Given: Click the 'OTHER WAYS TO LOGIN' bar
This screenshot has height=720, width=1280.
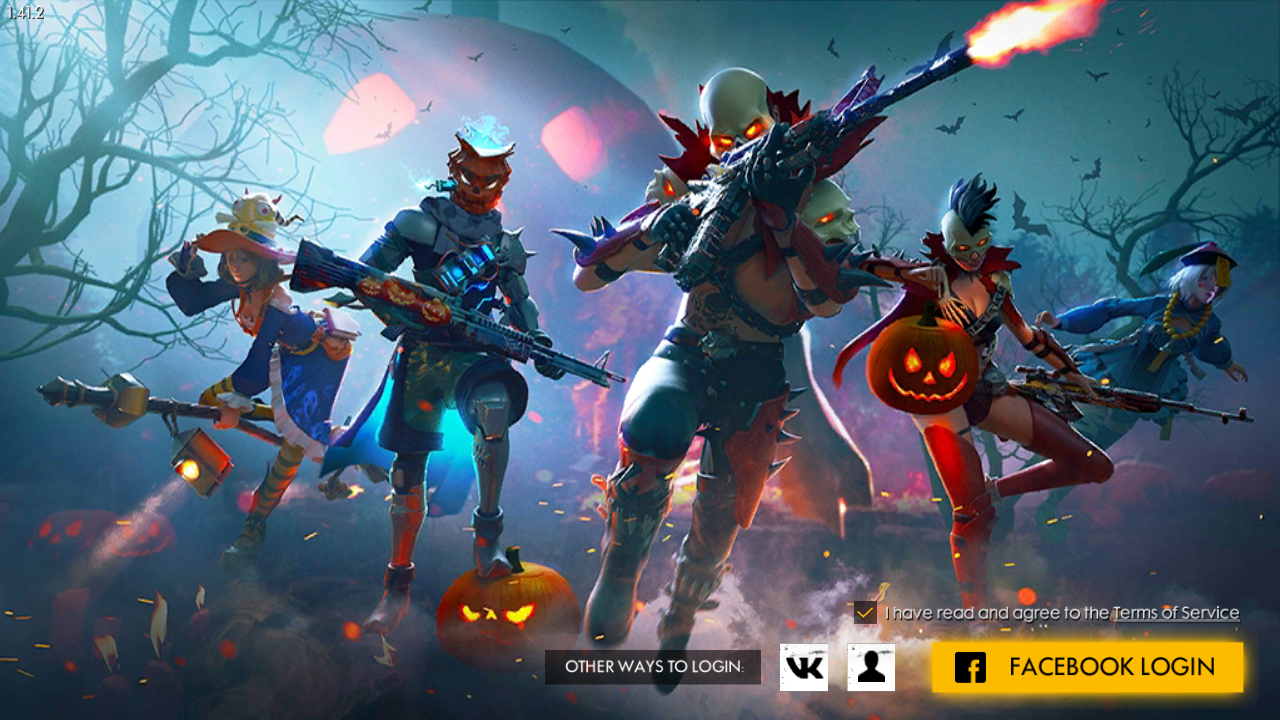Looking at the screenshot, I should tap(653, 666).
